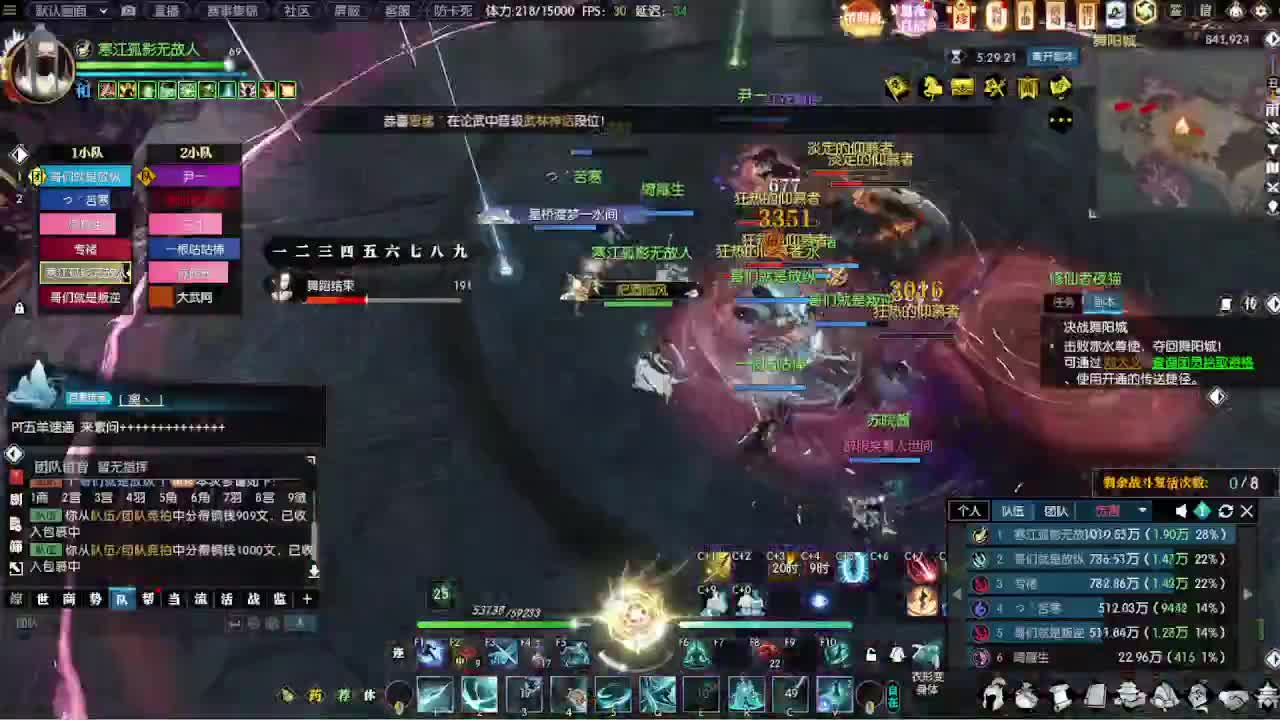Open the hamburger menu icon at the top-left corner

11,10
